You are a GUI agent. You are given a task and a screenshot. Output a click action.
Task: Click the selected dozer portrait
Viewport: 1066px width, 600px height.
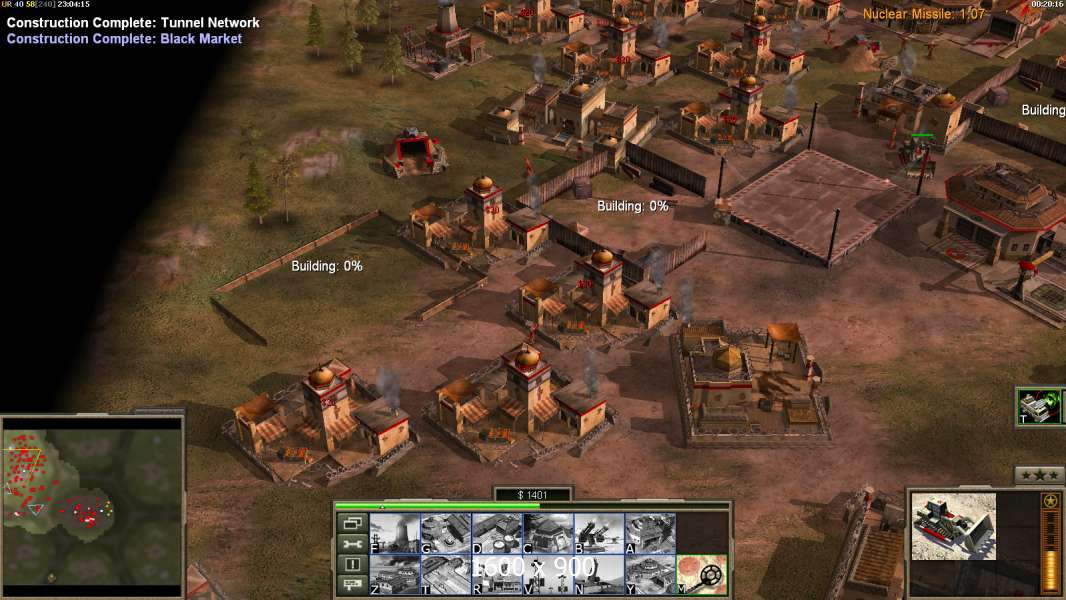(x=953, y=525)
